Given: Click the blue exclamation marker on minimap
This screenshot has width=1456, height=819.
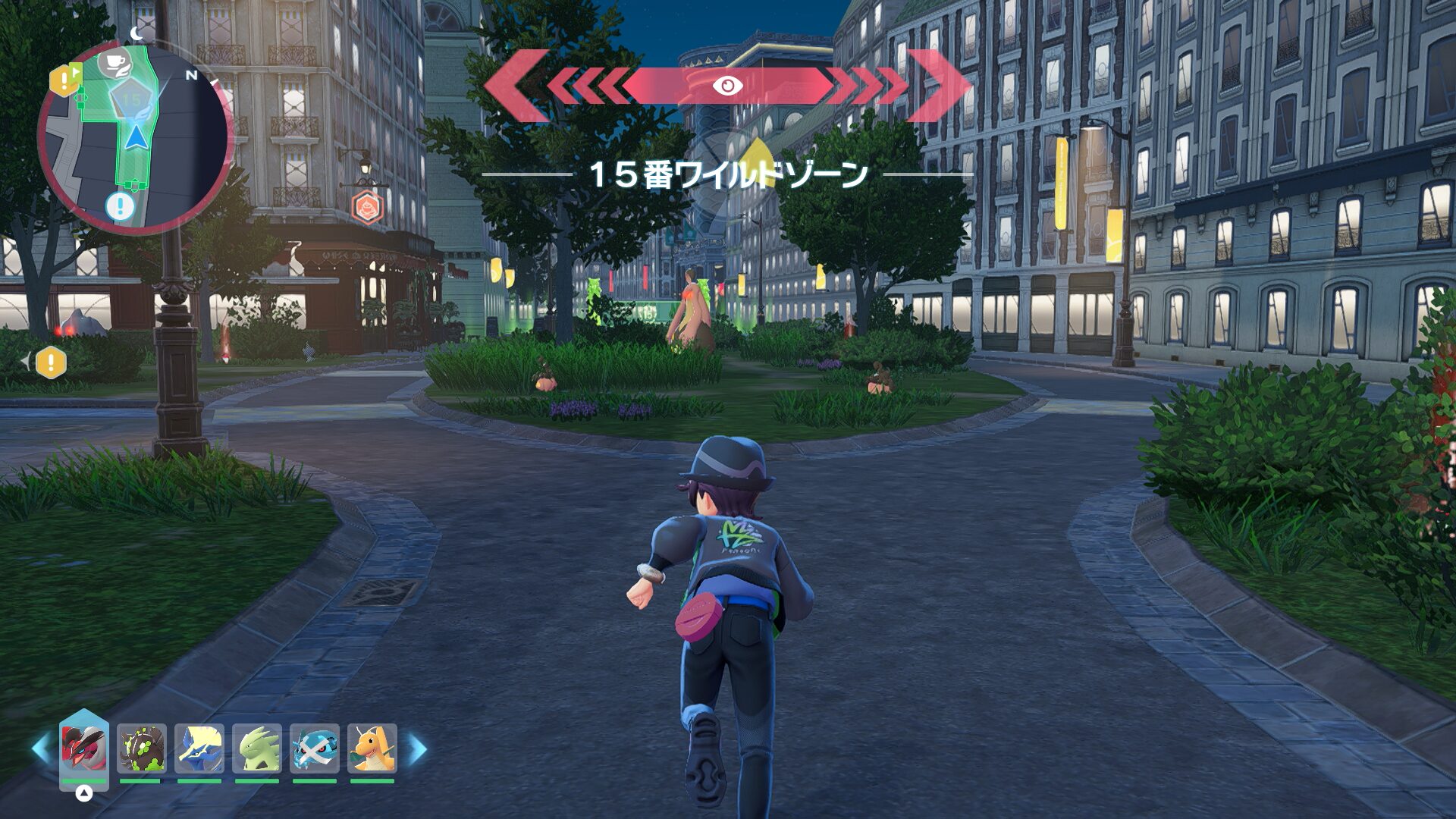Looking at the screenshot, I should (x=119, y=206).
